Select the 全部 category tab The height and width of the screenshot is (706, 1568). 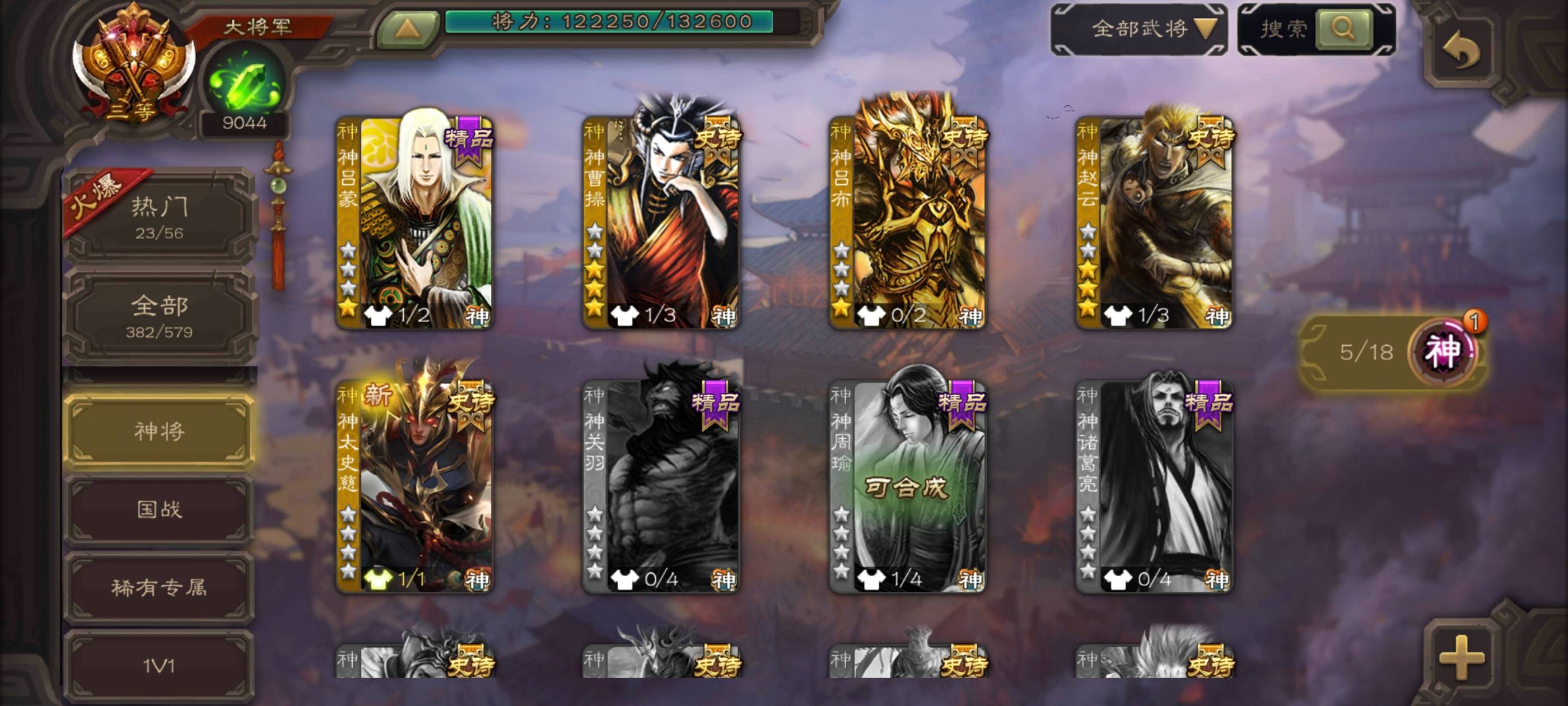159,315
